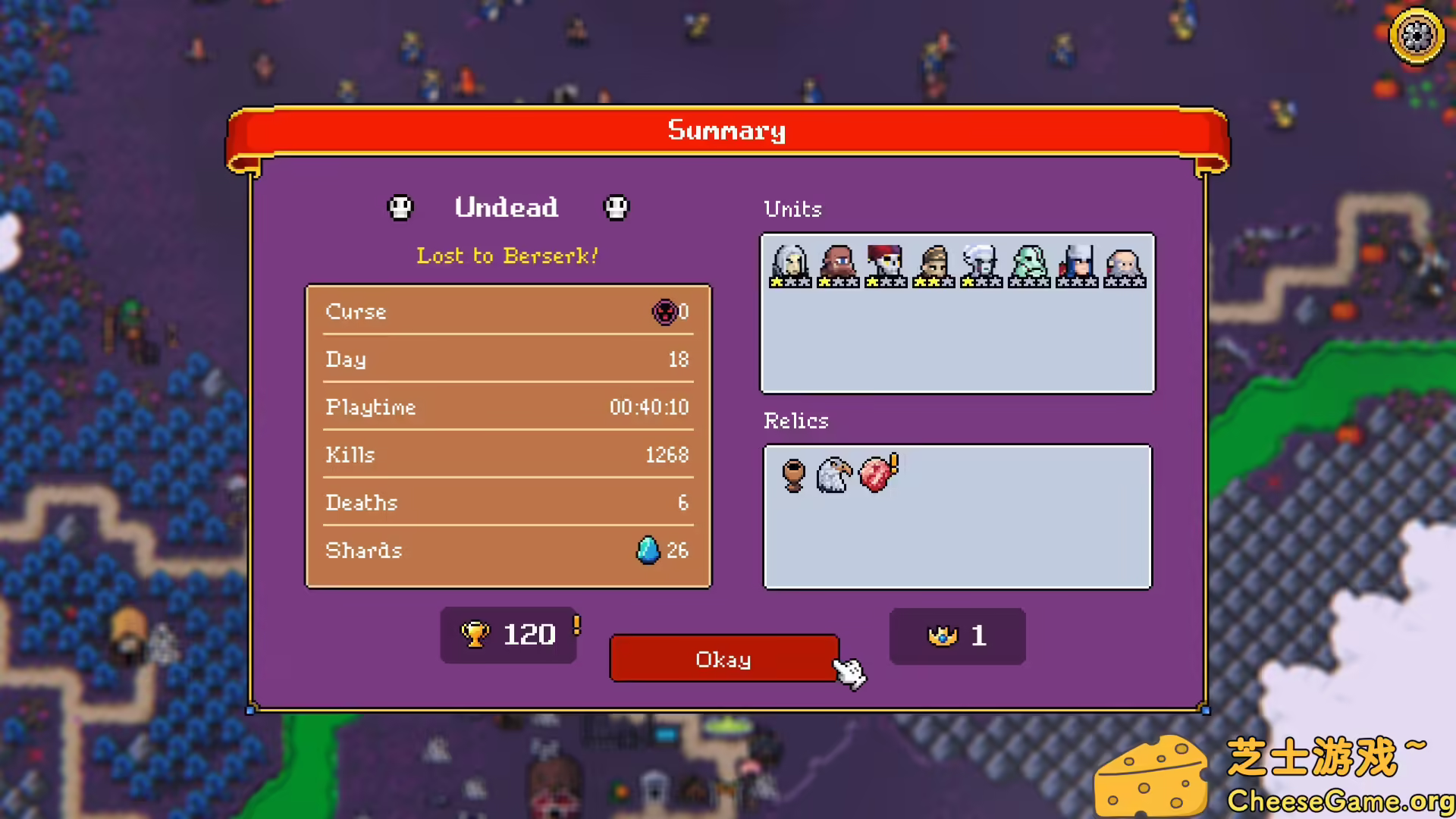Click the Summary banner title
The width and height of the screenshot is (1456, 819).
725,130
